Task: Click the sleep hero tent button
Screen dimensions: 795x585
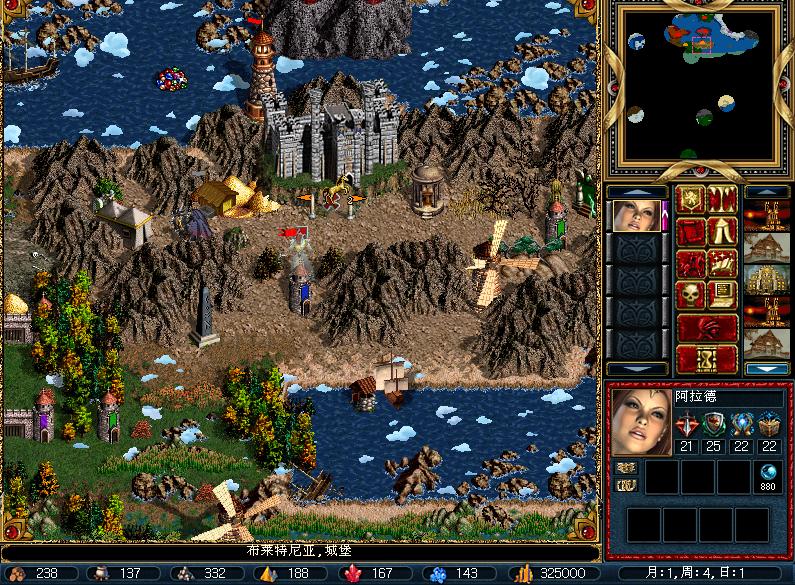Action: pos(723,232)
